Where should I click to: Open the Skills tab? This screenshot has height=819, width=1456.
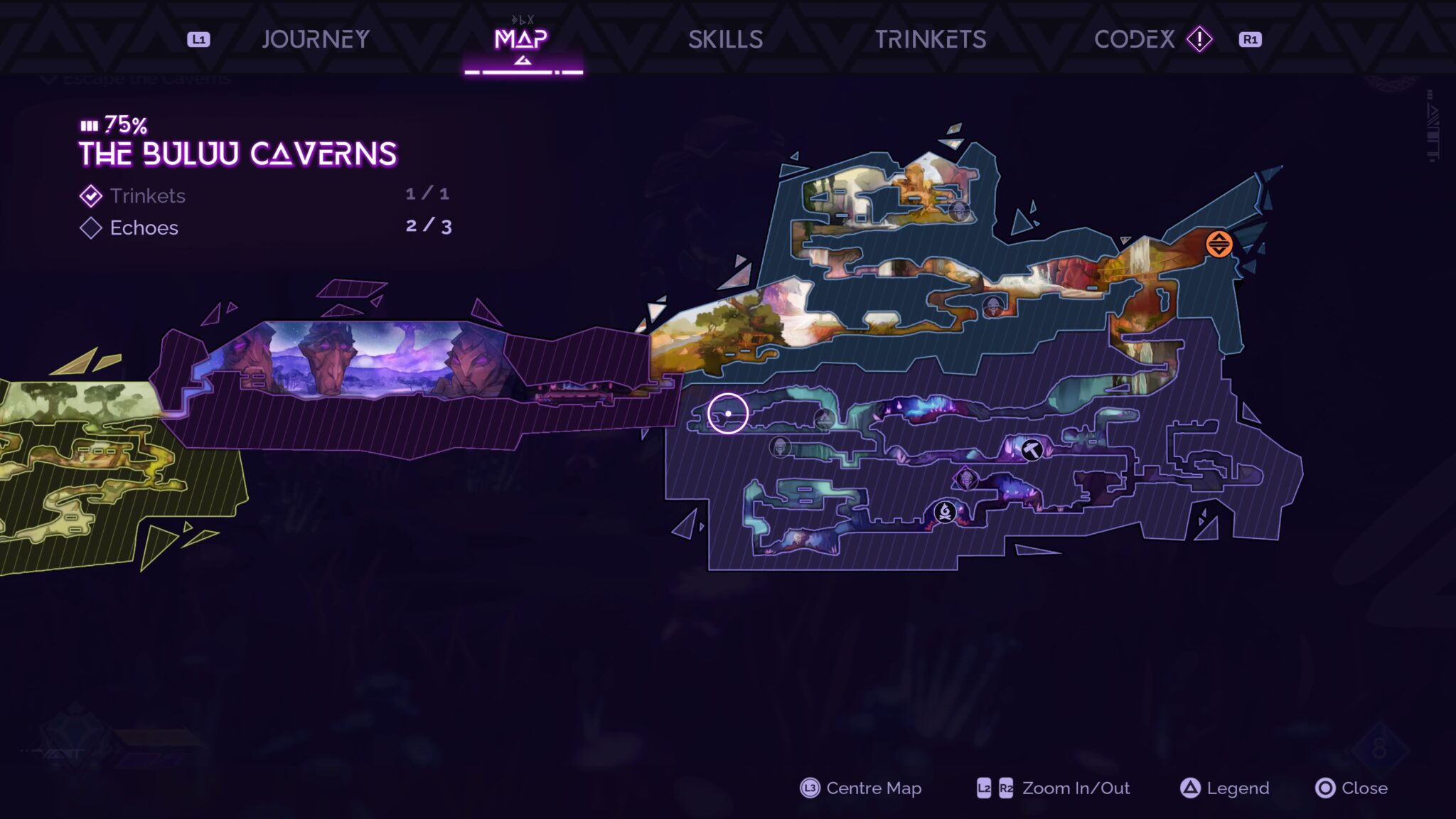coord(725,39)
